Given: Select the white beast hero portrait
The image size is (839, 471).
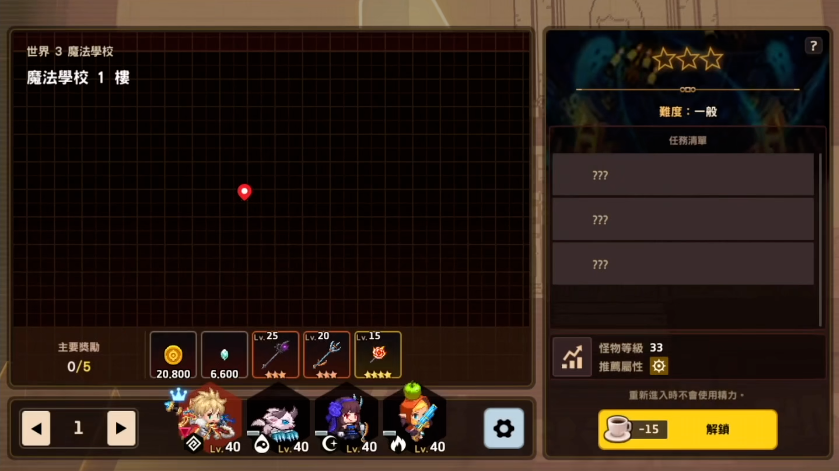Looking at the screenshot, I should [x=277, y=420].
